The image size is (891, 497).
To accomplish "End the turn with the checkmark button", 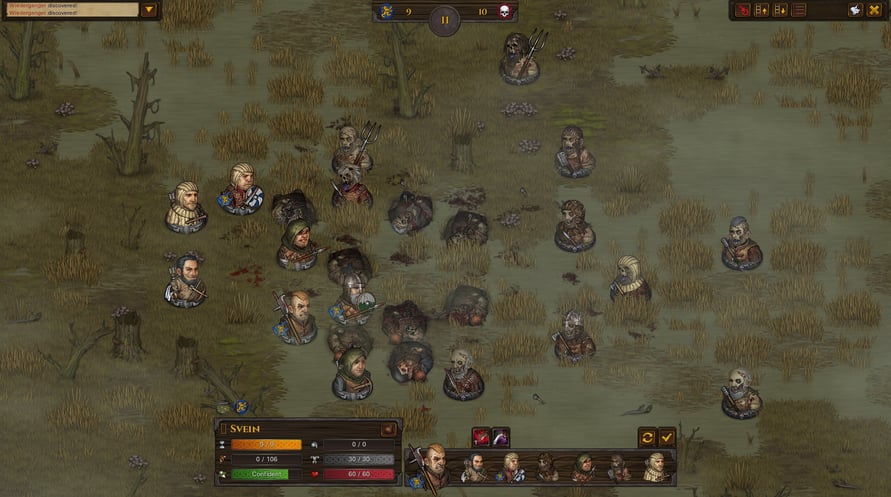I will pos(667,437).
